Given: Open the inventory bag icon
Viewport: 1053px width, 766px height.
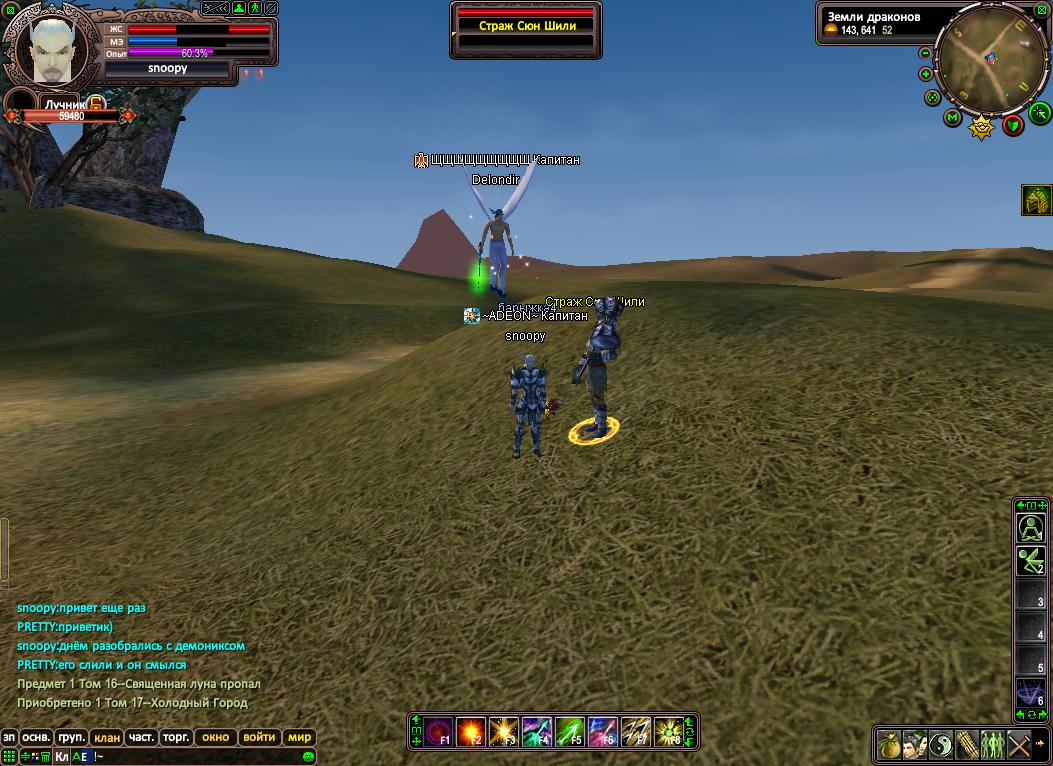Looking at the screenshot, I should coord(888,745).
